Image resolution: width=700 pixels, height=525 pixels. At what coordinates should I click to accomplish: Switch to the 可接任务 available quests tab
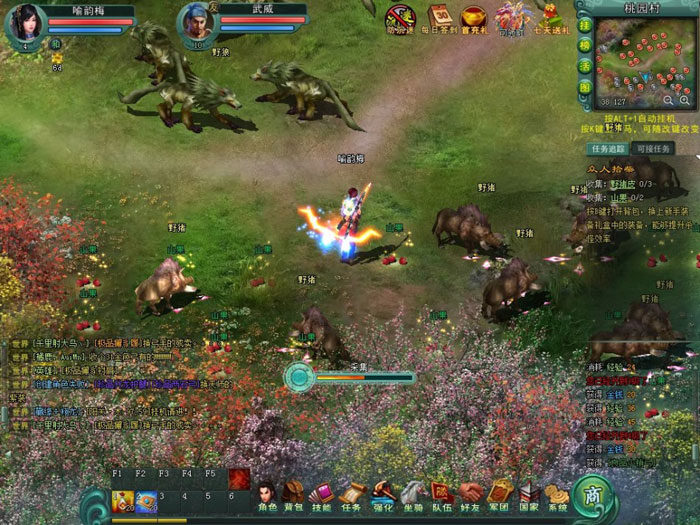[654, 148]
